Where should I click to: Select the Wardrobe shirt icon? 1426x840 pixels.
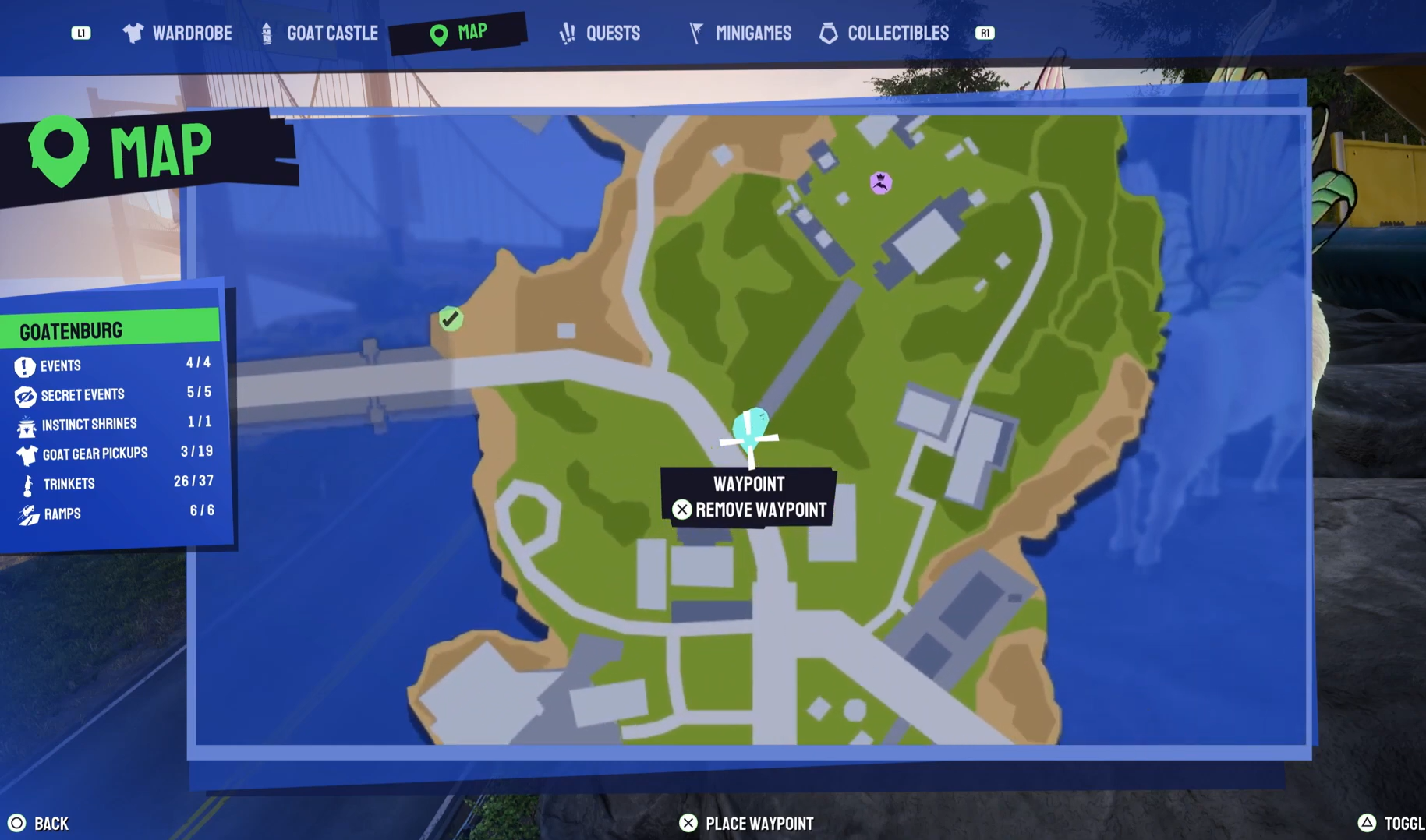pyautogui.click(x=132, y=33)
